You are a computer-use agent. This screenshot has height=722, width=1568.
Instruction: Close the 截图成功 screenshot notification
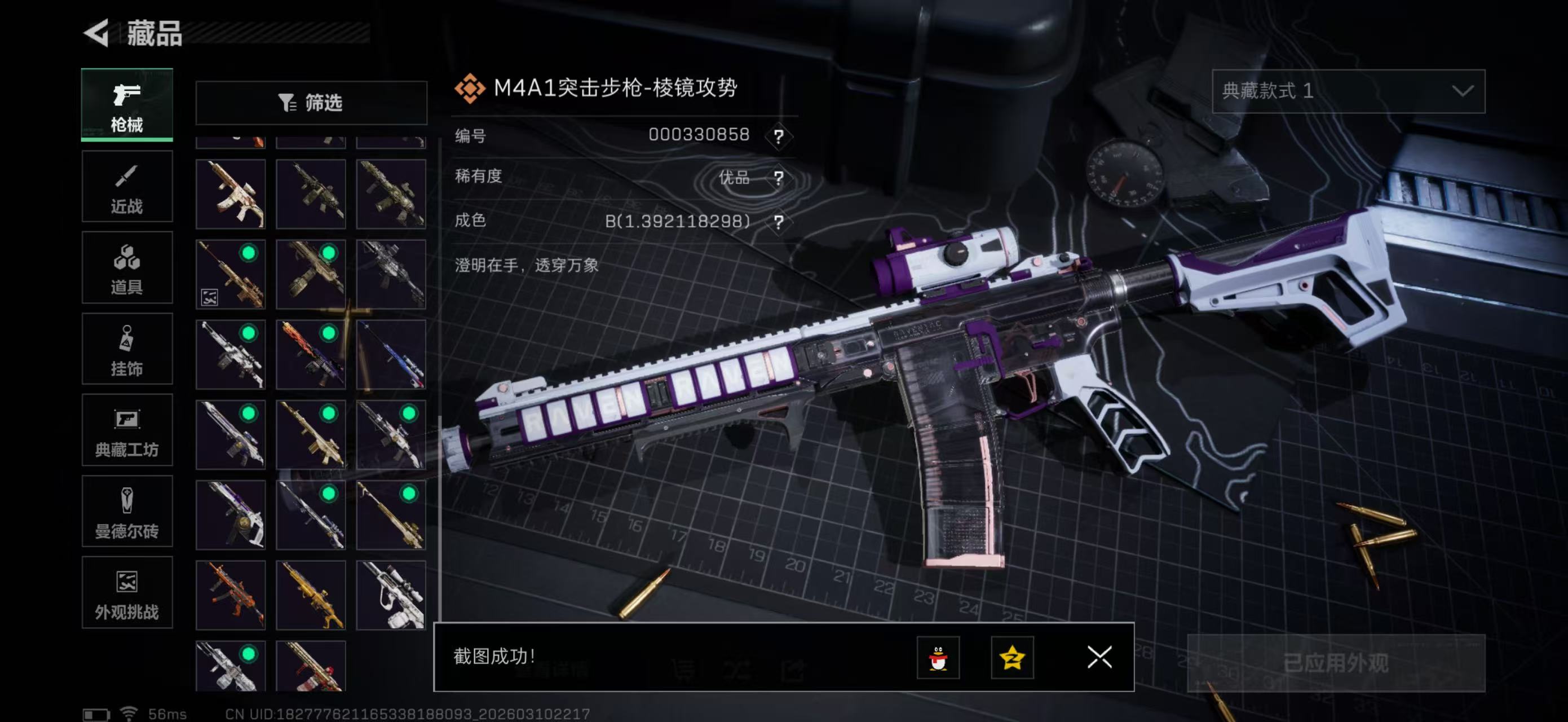(1099, 658)
